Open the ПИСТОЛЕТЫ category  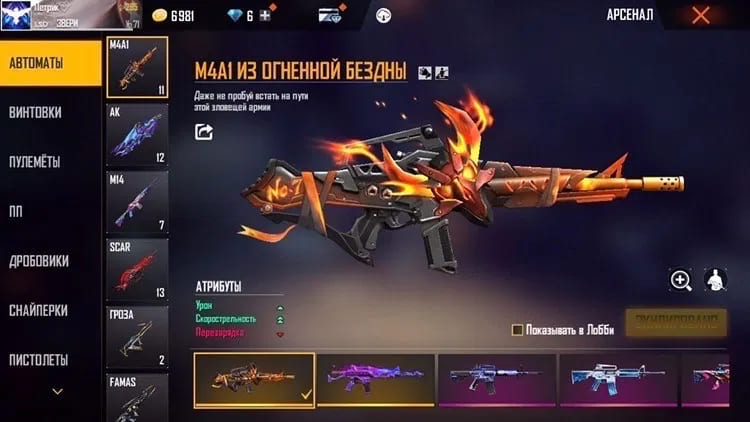[x=39, y=359]
